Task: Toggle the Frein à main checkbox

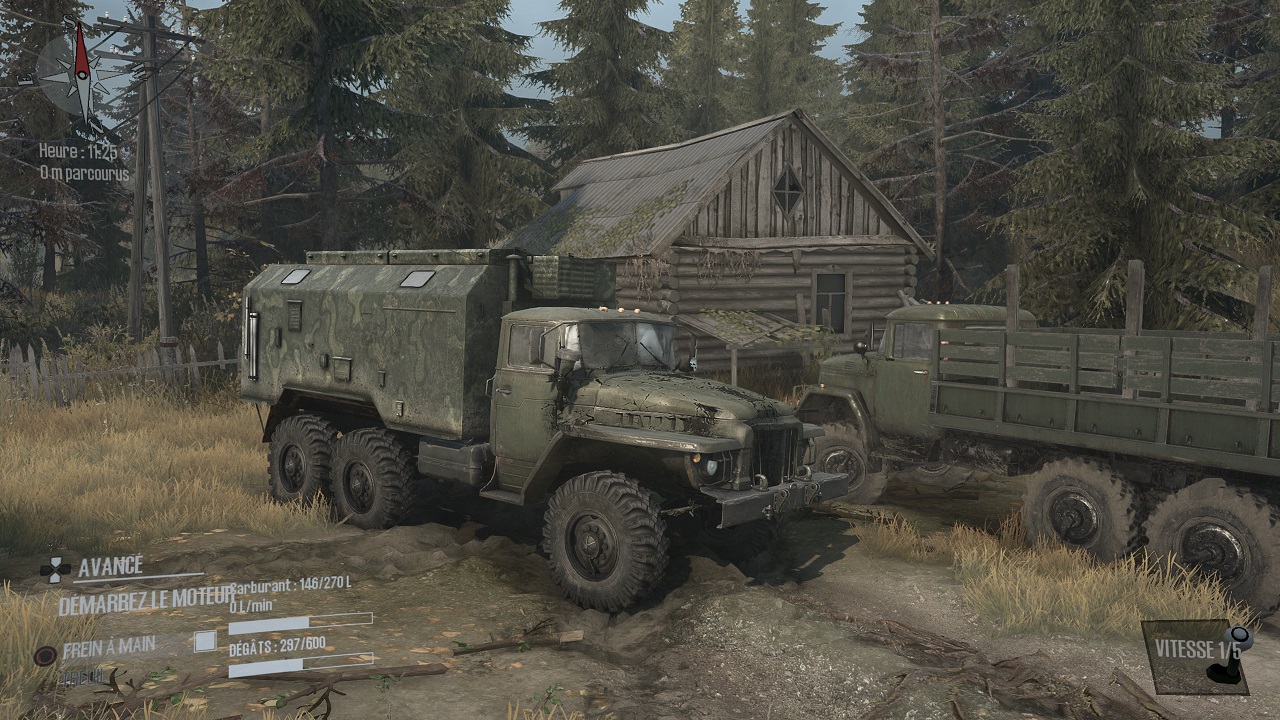Action: click(205, 642)
